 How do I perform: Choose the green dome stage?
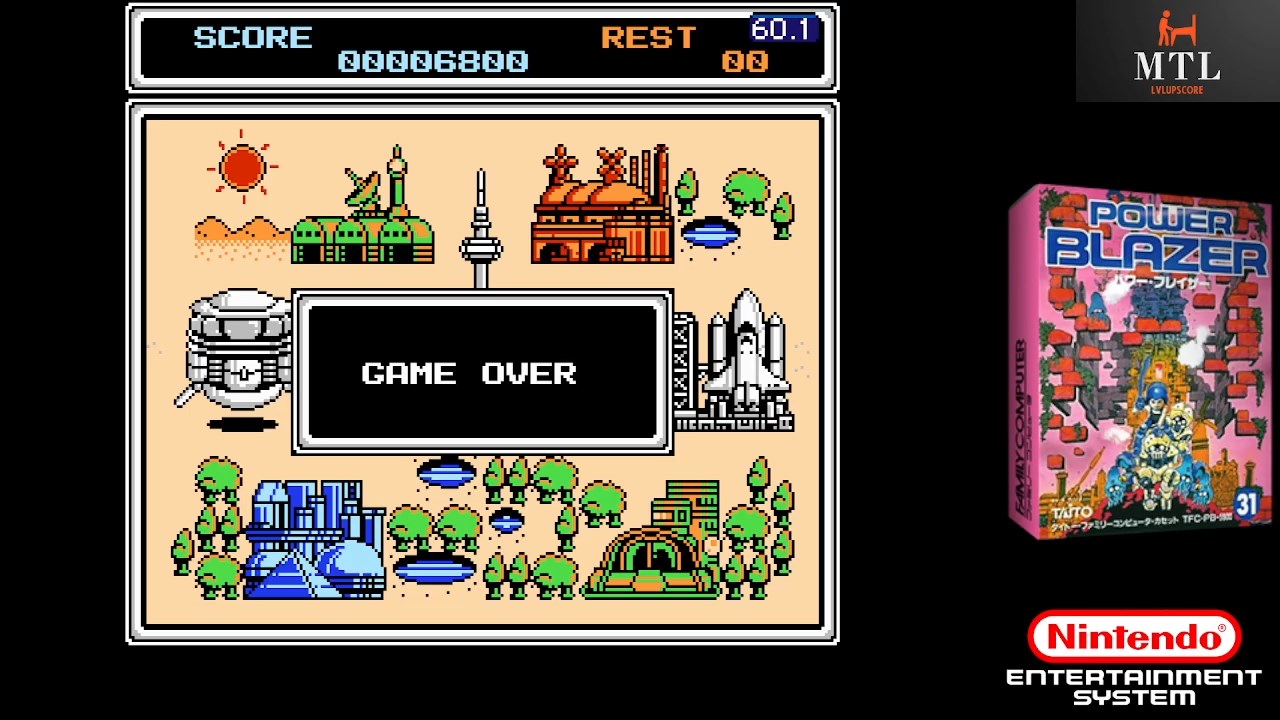click(654, 548)
